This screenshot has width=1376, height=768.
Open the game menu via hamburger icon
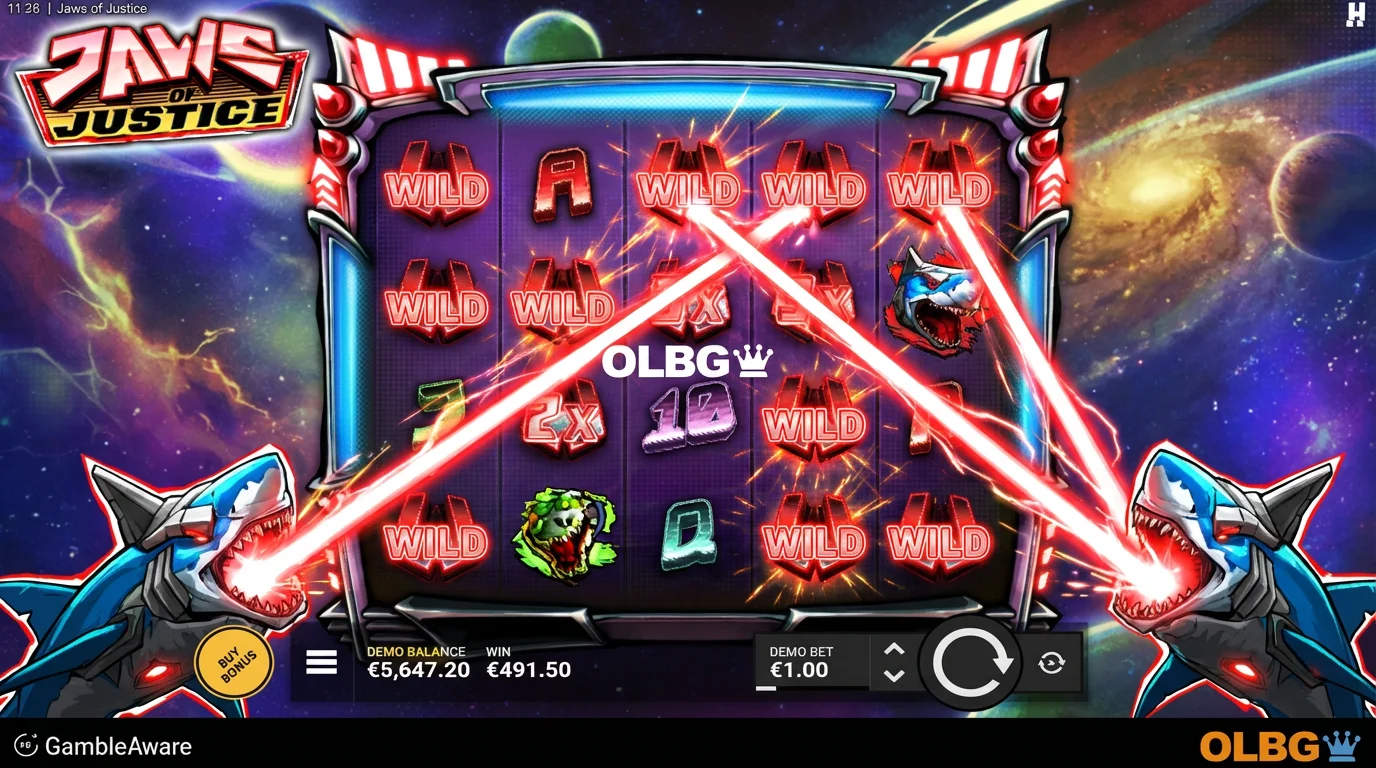320,662
